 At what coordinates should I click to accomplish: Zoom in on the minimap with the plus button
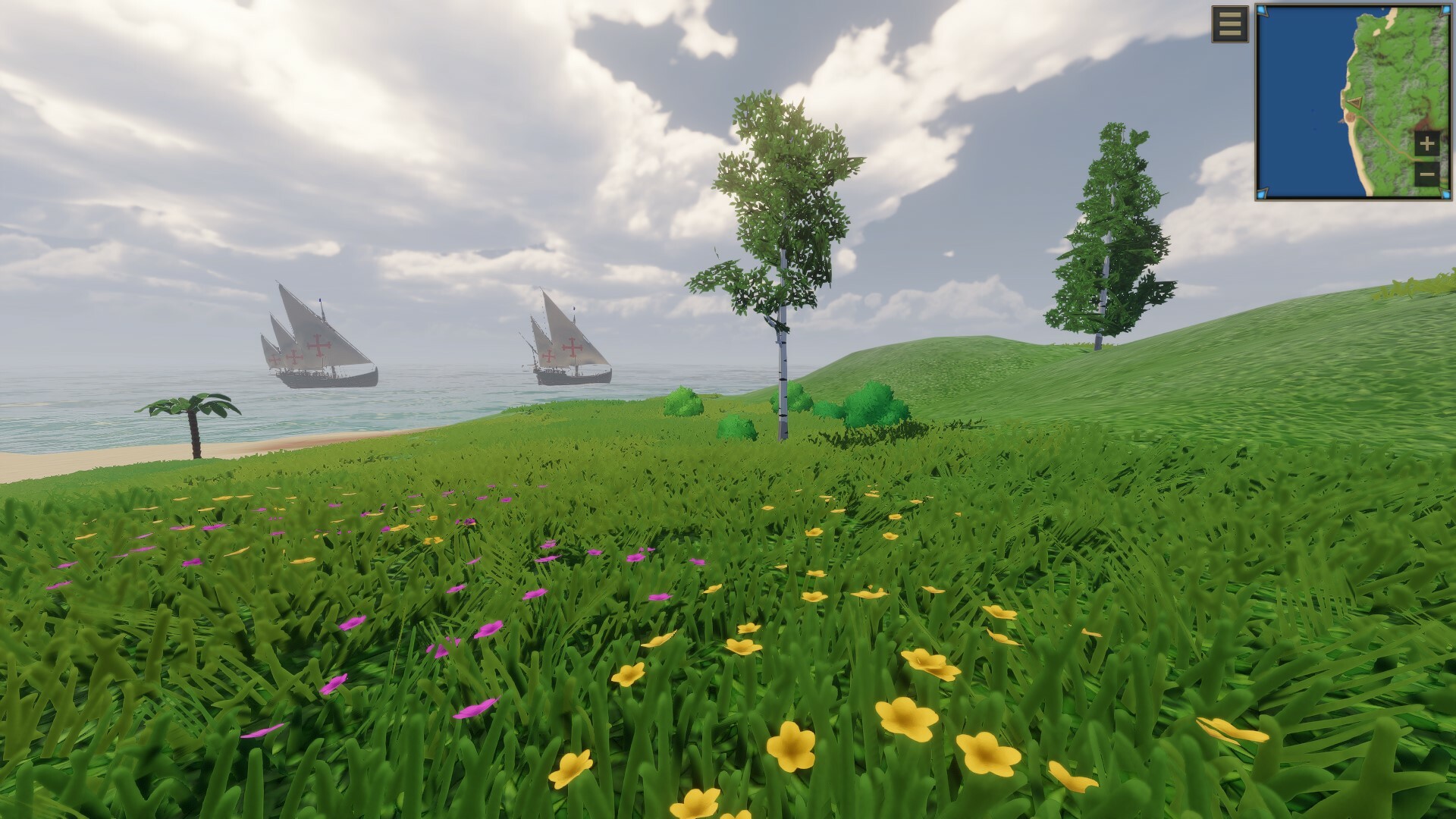click(x=1426, y=143)
